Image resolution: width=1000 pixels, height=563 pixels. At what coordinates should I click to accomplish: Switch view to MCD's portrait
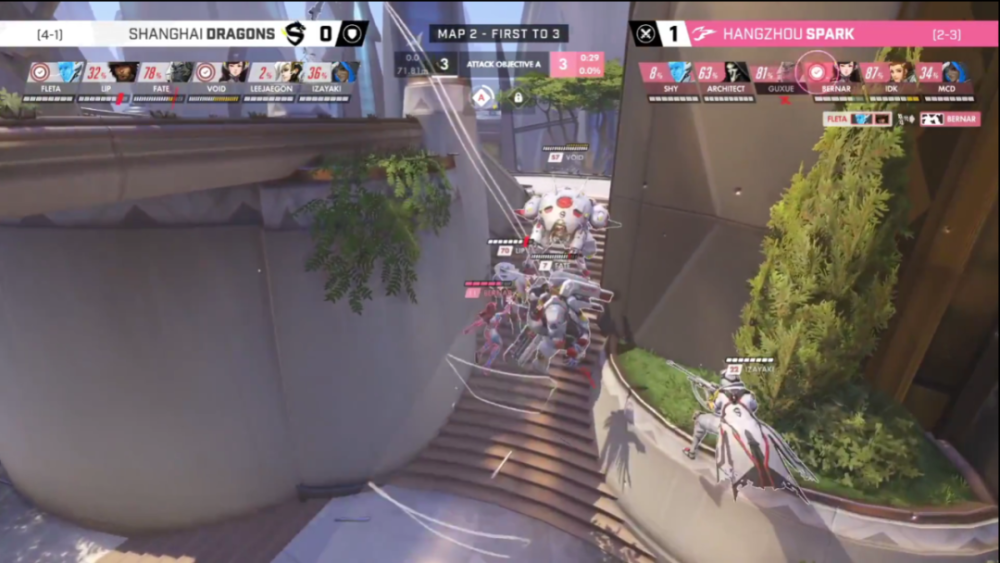click(x=953, y=72)
